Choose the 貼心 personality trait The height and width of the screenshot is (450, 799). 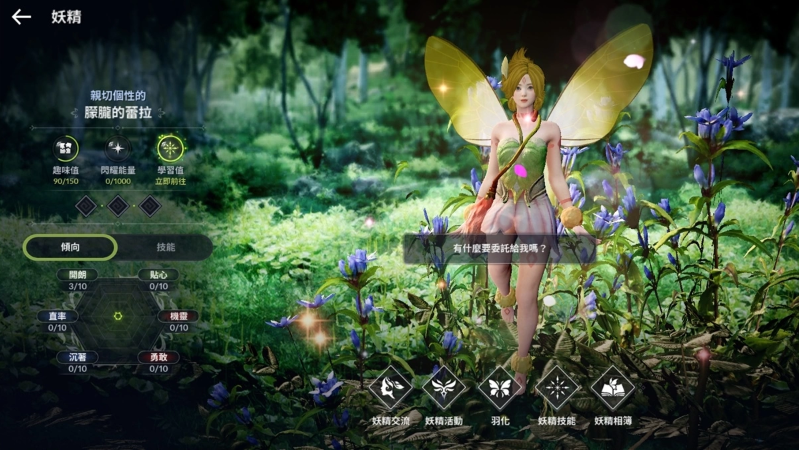pos(158,275)
